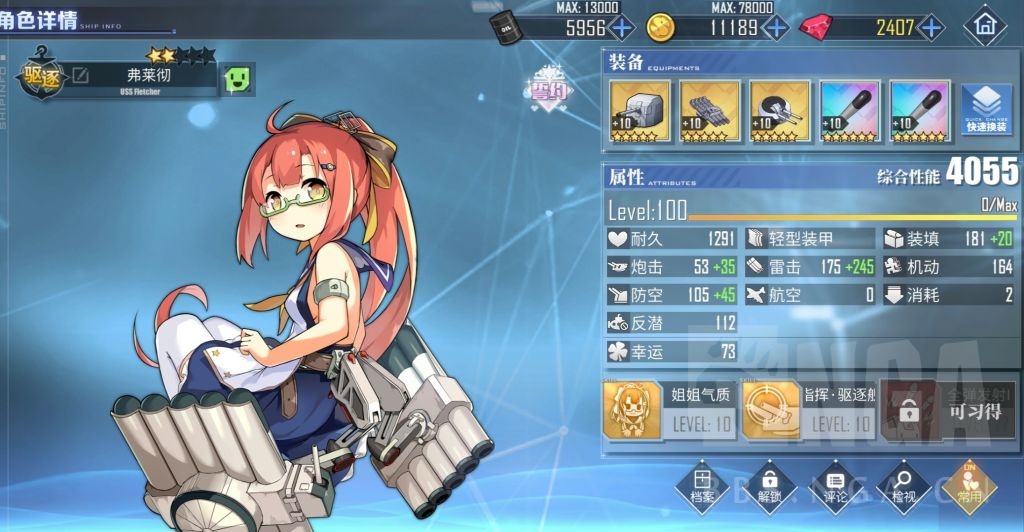The width and height of the screenshot is (1024, 532).
Task: Add more oil with the plus button
Action: 621,27
